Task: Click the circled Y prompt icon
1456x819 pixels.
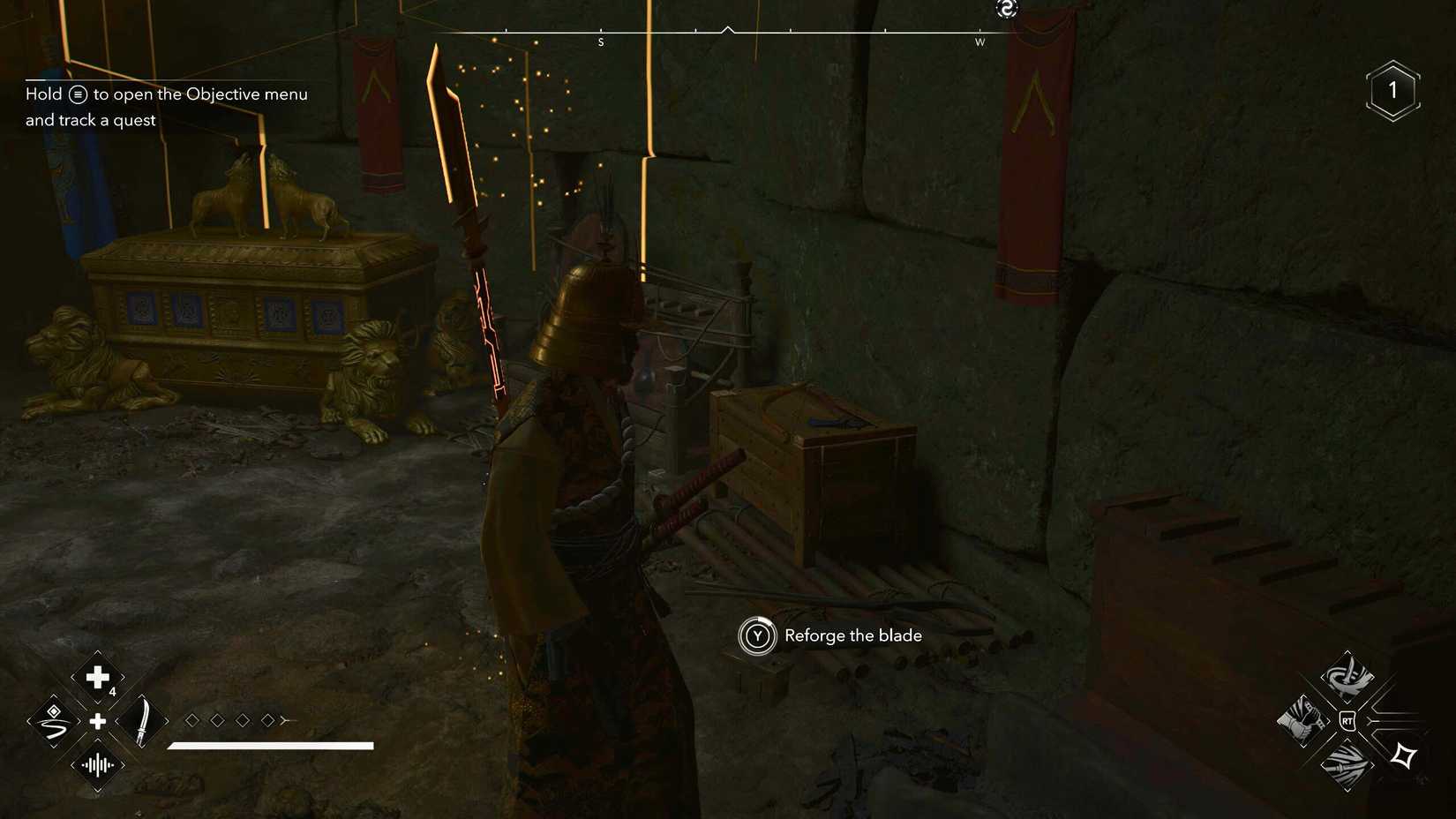Action: tap(757, 635)
